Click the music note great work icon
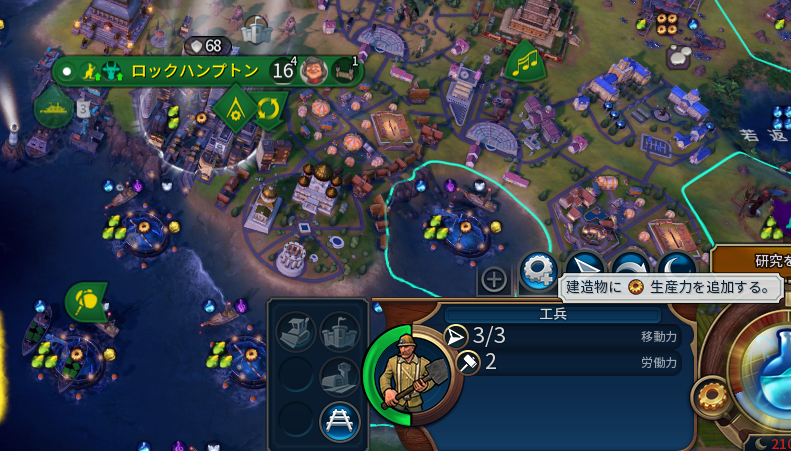Viewport: 791px width, 451px height. pyautogui.click(x=524, y=63)
